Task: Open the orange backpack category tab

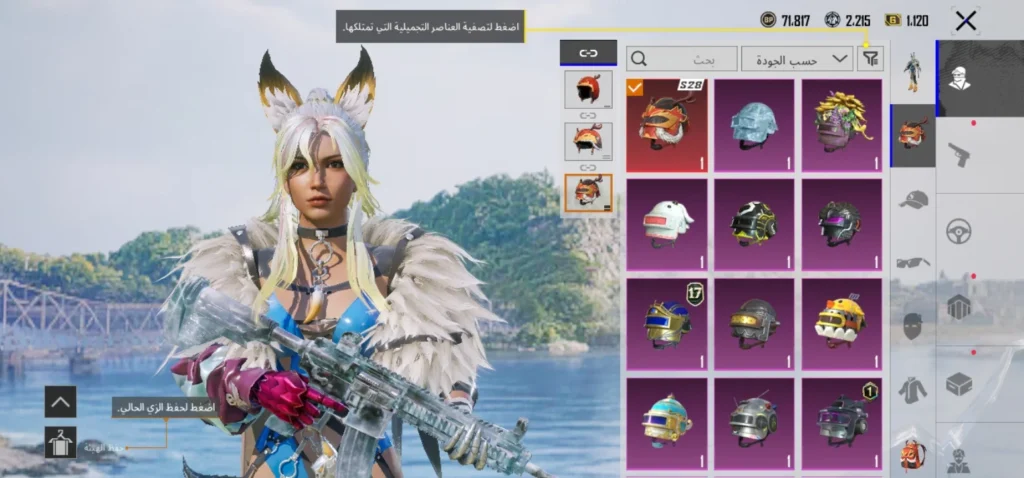Action: click(912, 454)
